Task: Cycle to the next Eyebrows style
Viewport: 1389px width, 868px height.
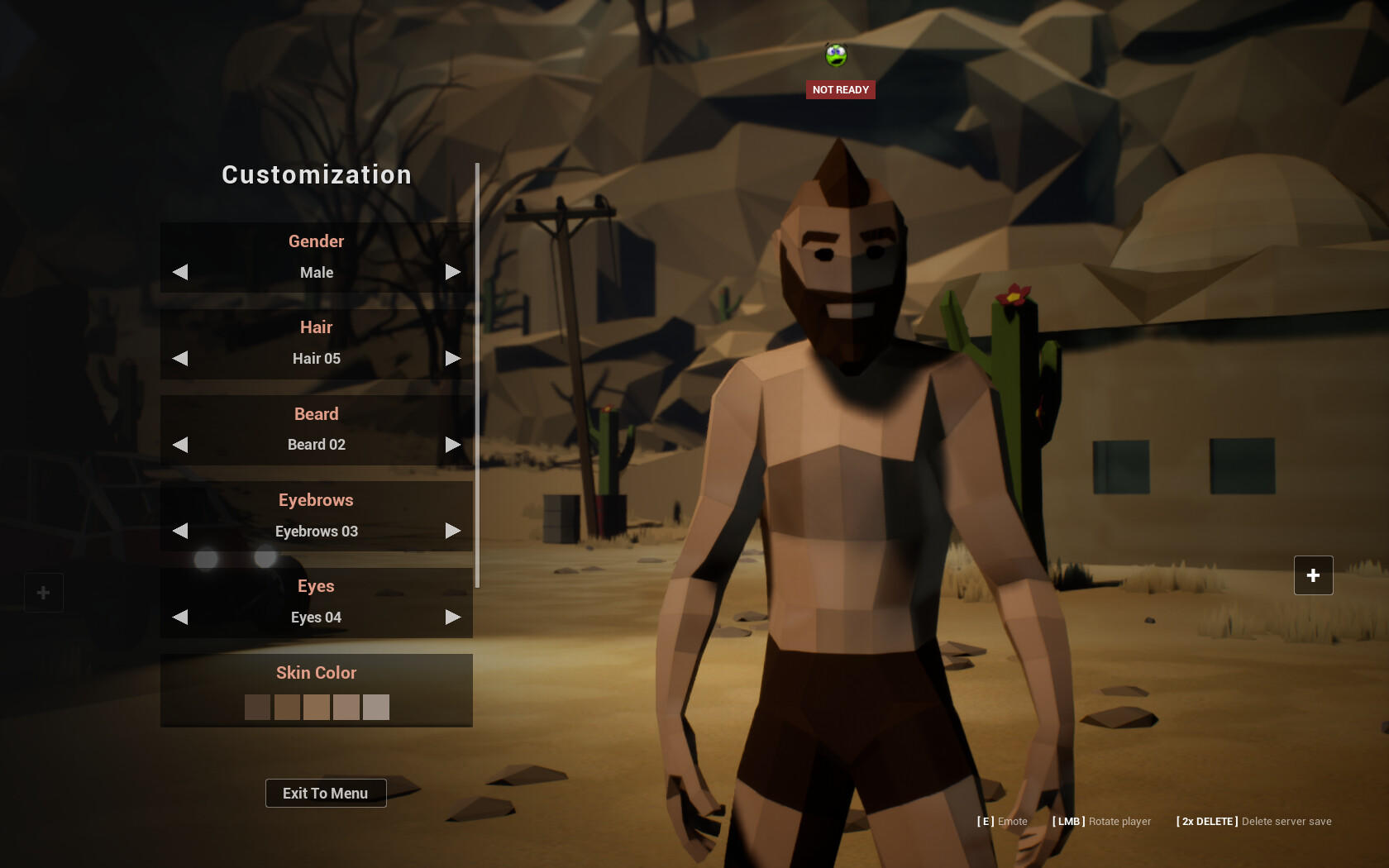Action: coord(452,531)
